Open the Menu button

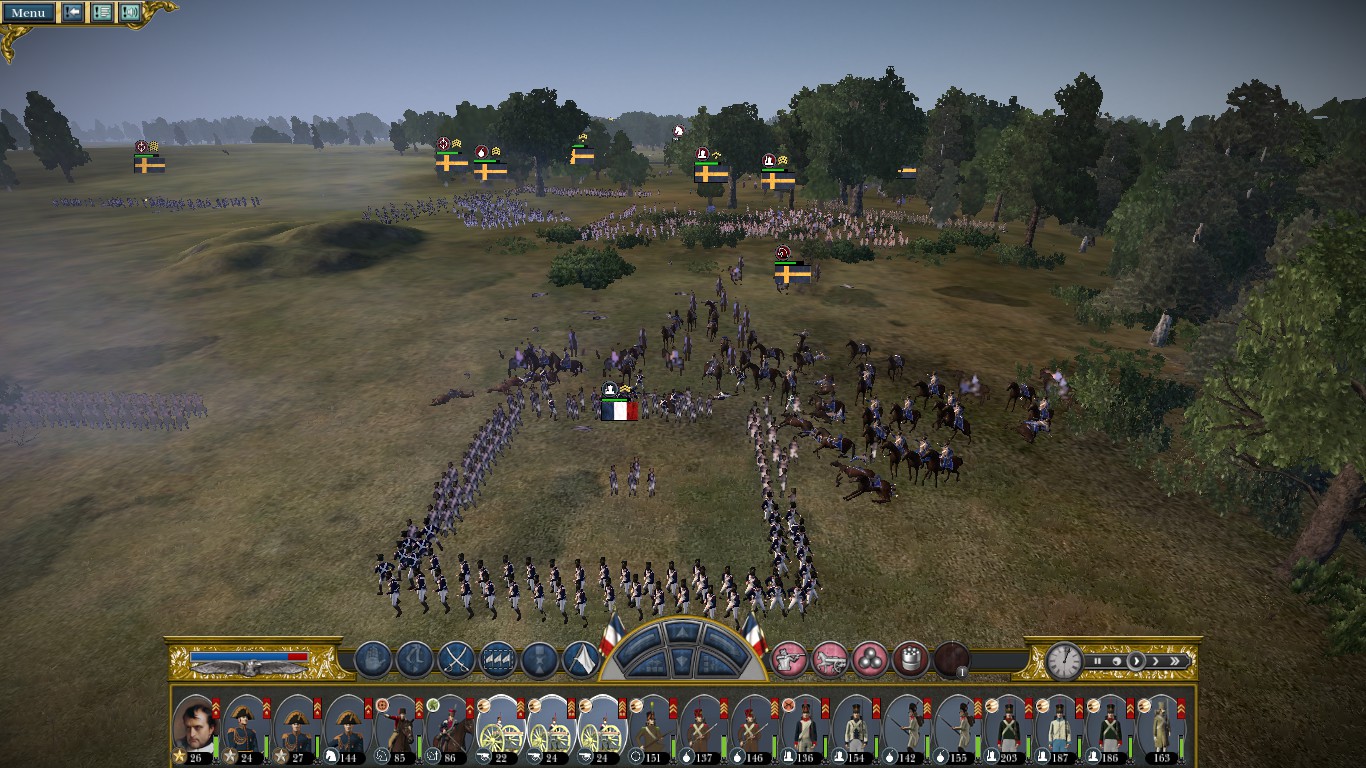point(28,13)
